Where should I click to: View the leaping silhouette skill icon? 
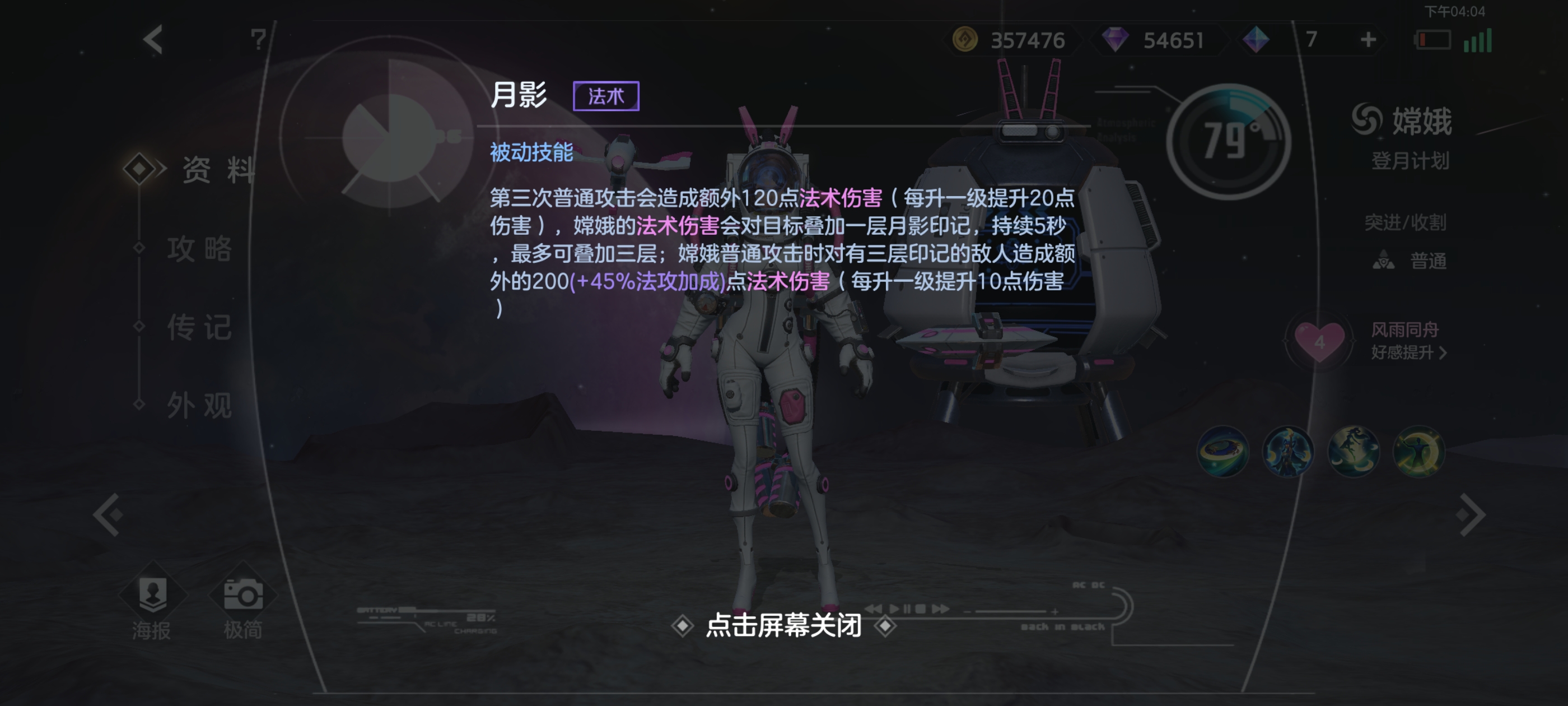click(1353, 453)
